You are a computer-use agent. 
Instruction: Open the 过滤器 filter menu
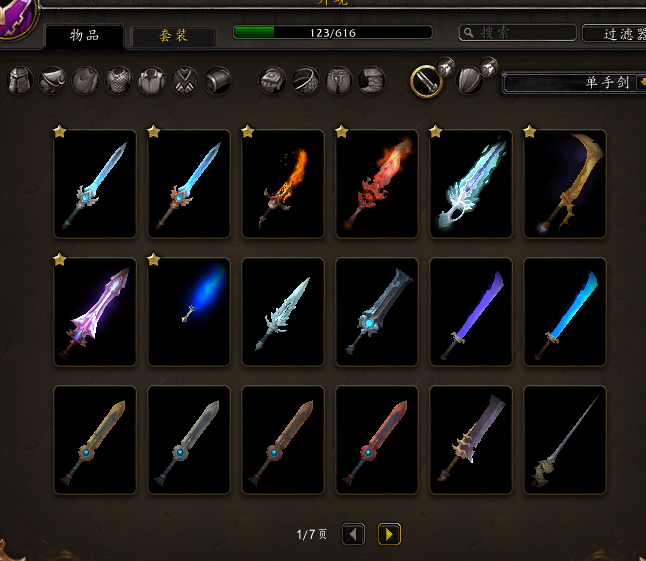point(613,33)
